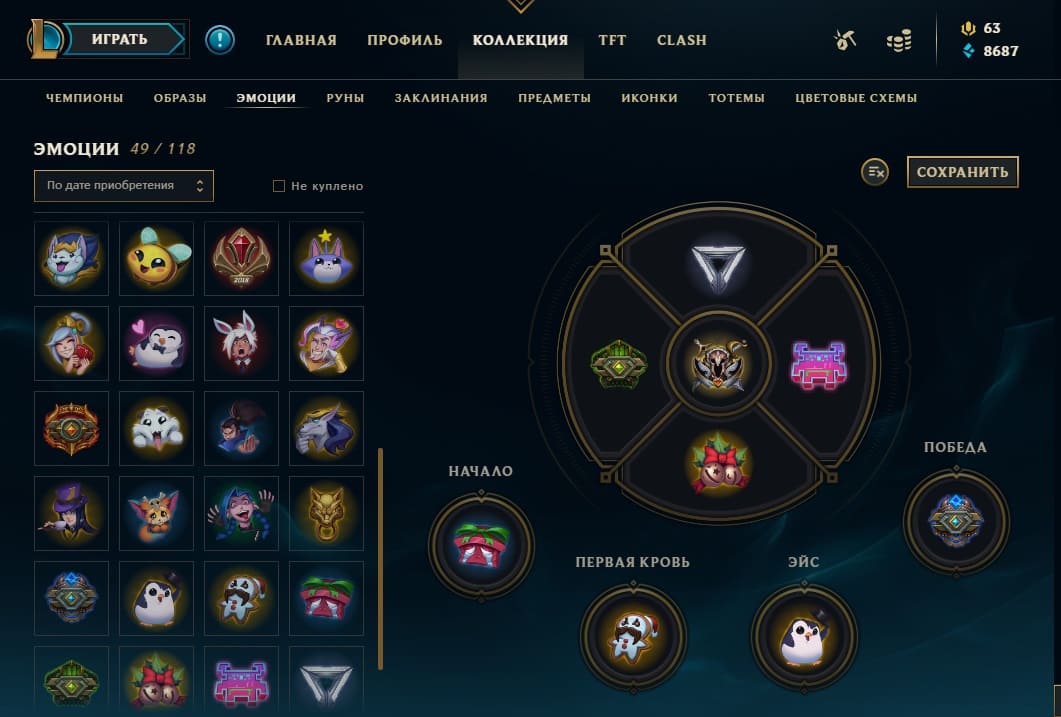1061x717 pixels.
Task: Open the CLASH section
Action: tap(682, 41)
